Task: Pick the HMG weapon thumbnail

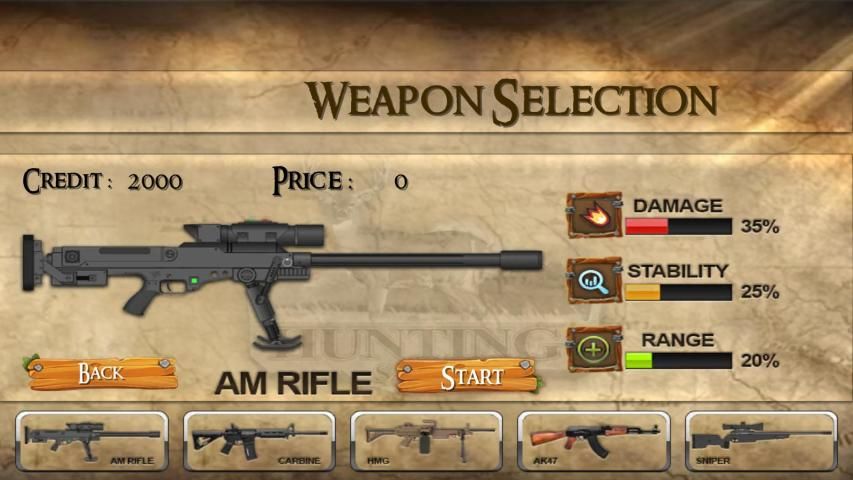Action: [426, 441]
